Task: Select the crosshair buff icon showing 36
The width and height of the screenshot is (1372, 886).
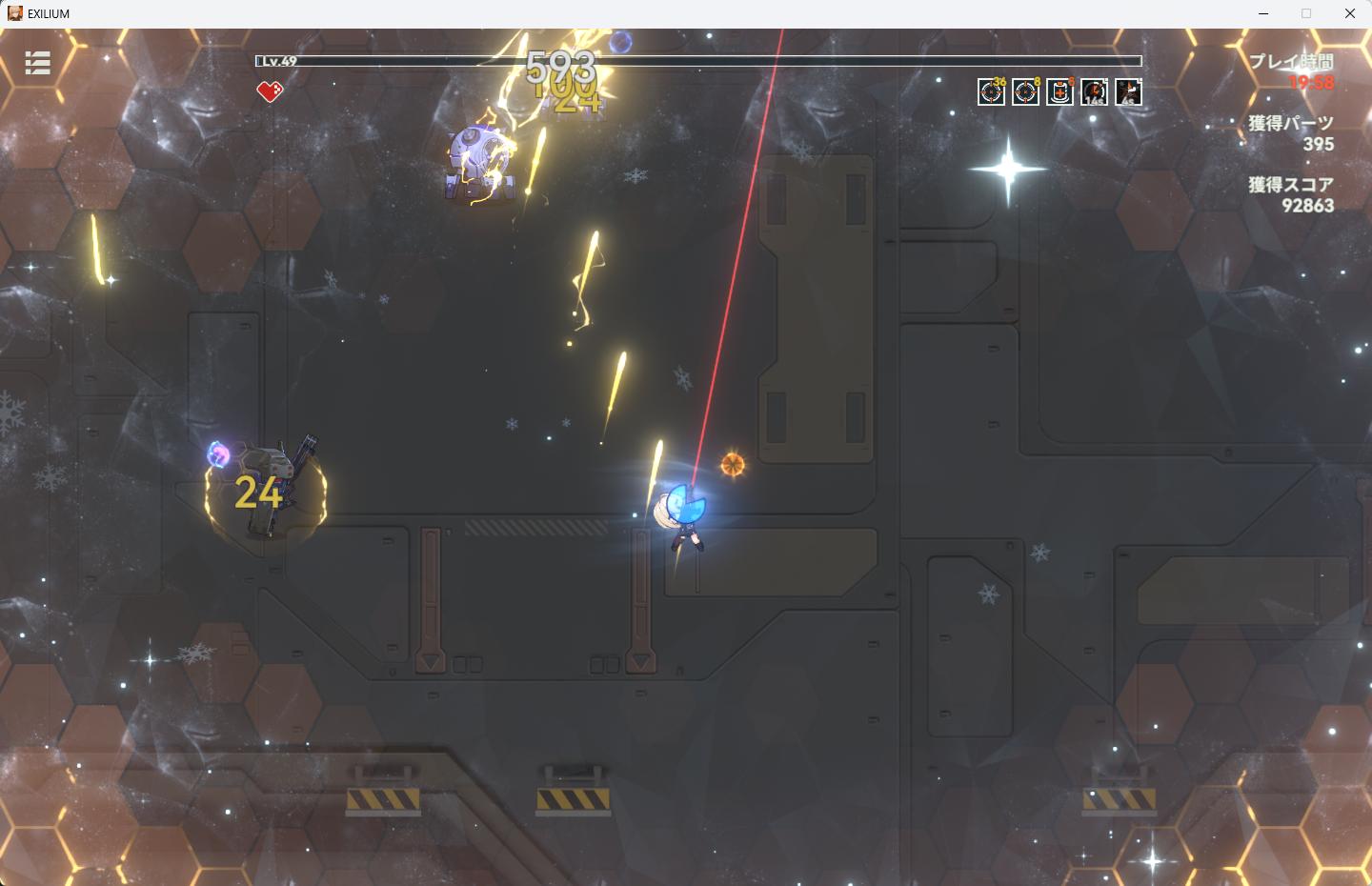Action: point(991,92)
